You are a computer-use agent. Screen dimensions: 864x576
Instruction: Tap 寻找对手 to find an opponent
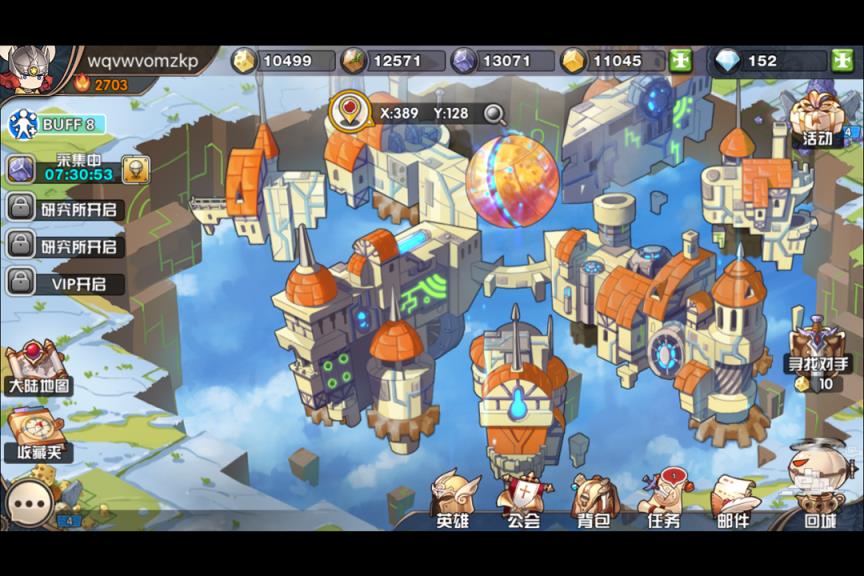pos(818,352)
